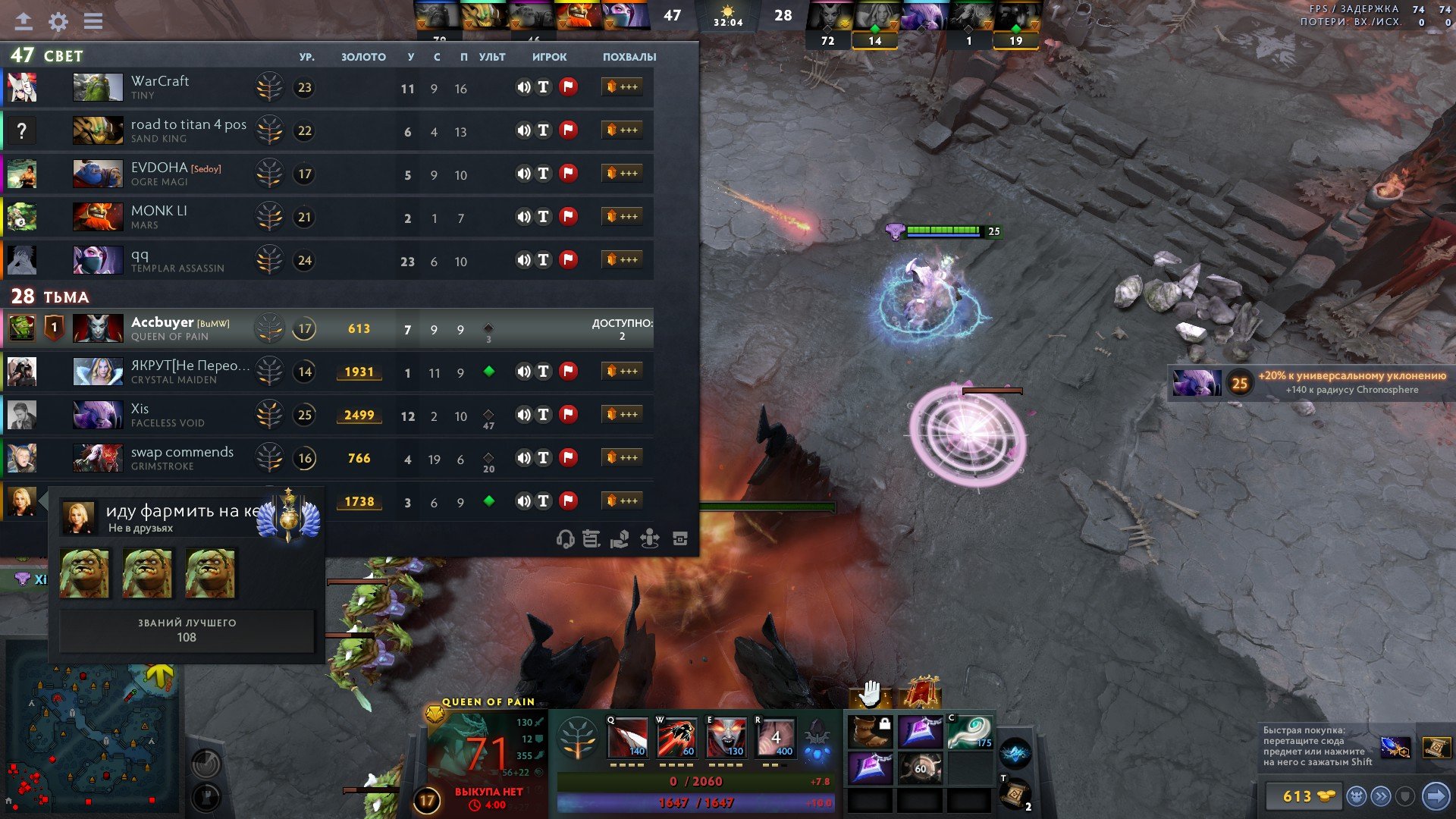Screen dimensions: 1456x819
Task: Open the settings gear menu
Action: click(x=58, y=21)
